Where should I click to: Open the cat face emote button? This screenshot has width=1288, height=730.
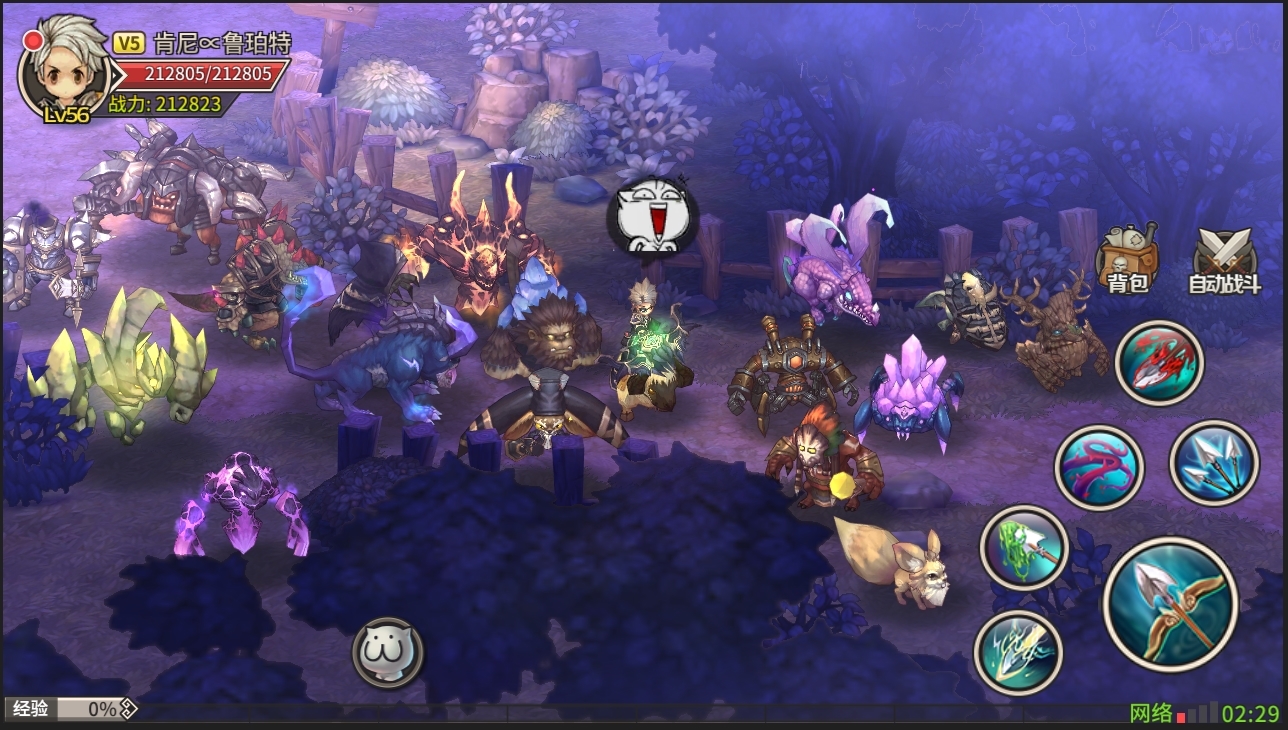[388, 653]
